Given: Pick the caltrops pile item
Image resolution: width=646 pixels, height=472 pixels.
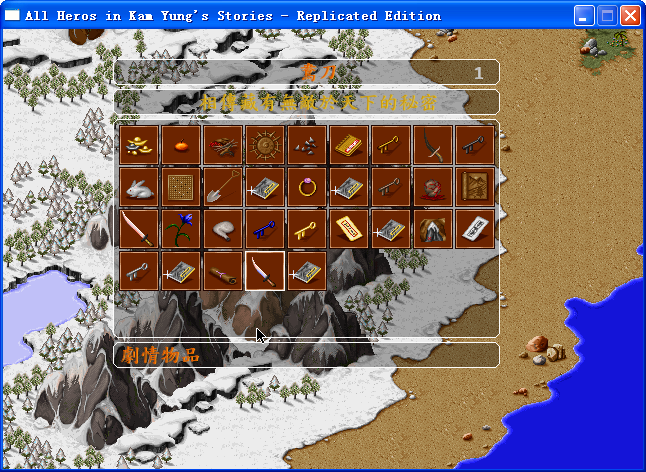Looking at the screenshot, I should (x=306, y=144).
